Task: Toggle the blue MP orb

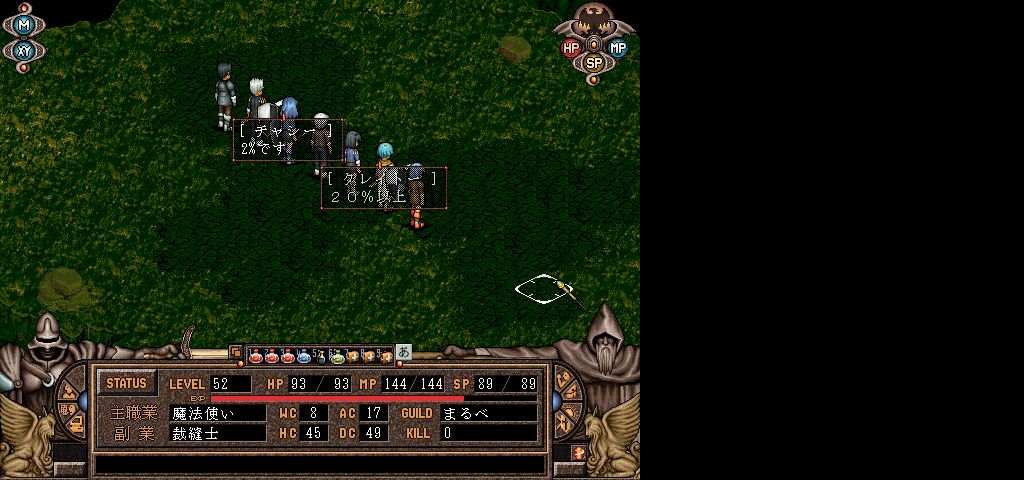Action: point(618,47)
